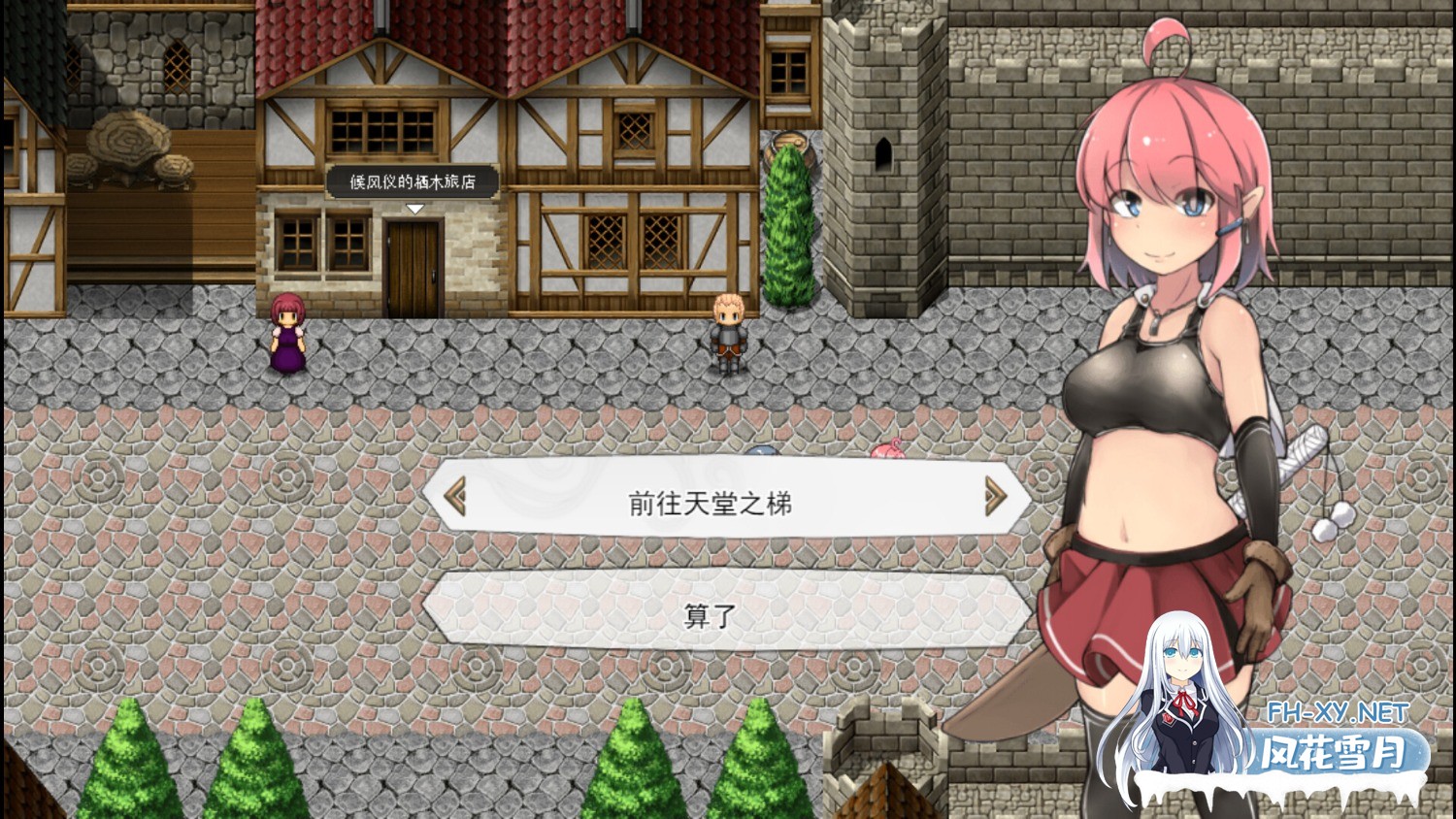Choose the 前往天堂之梯 option
Screen dimensions: 1456x819
tap(711, 503)
